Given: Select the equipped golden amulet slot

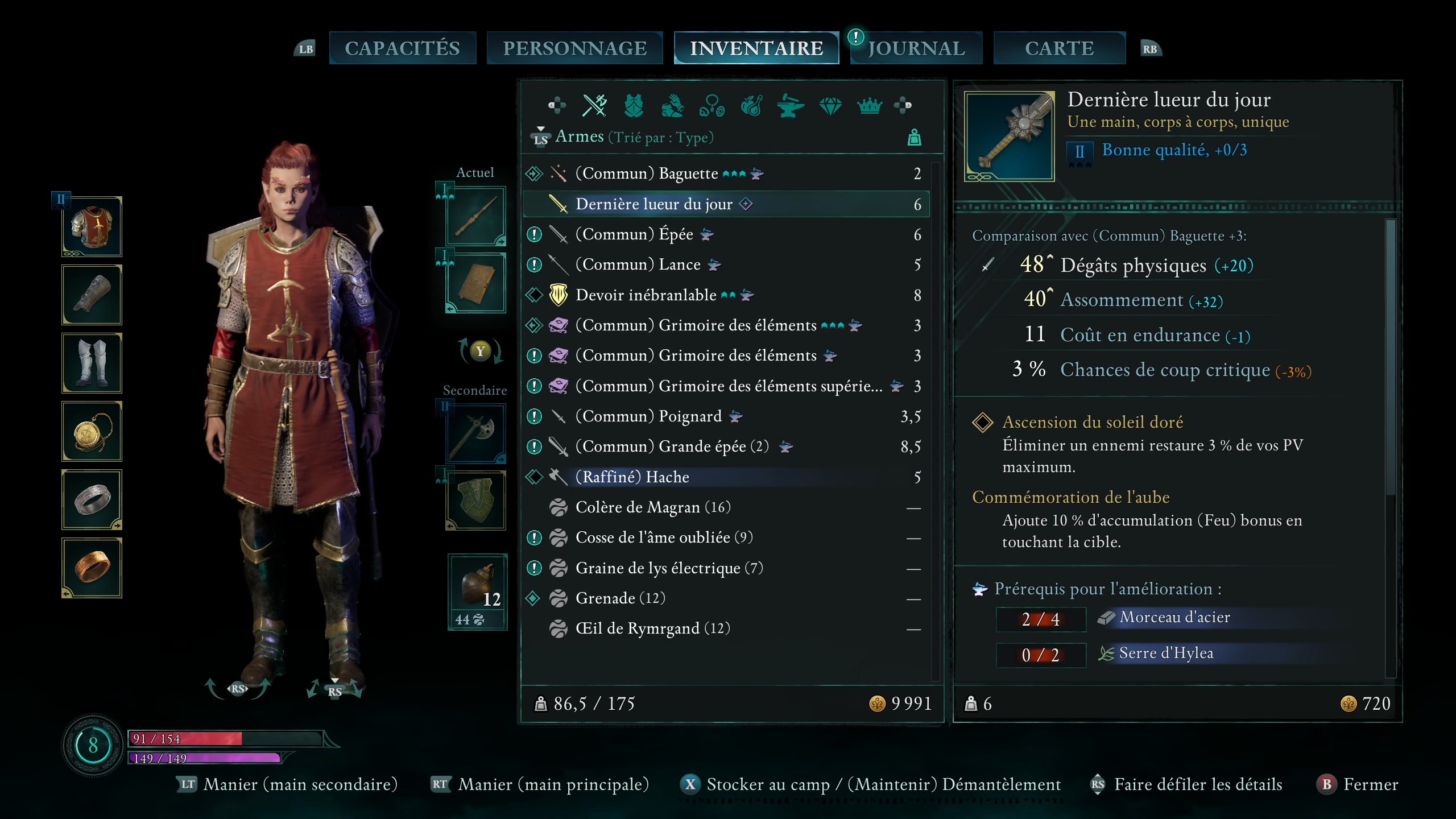Looking at the screenshot, I should tap(92, 432).
